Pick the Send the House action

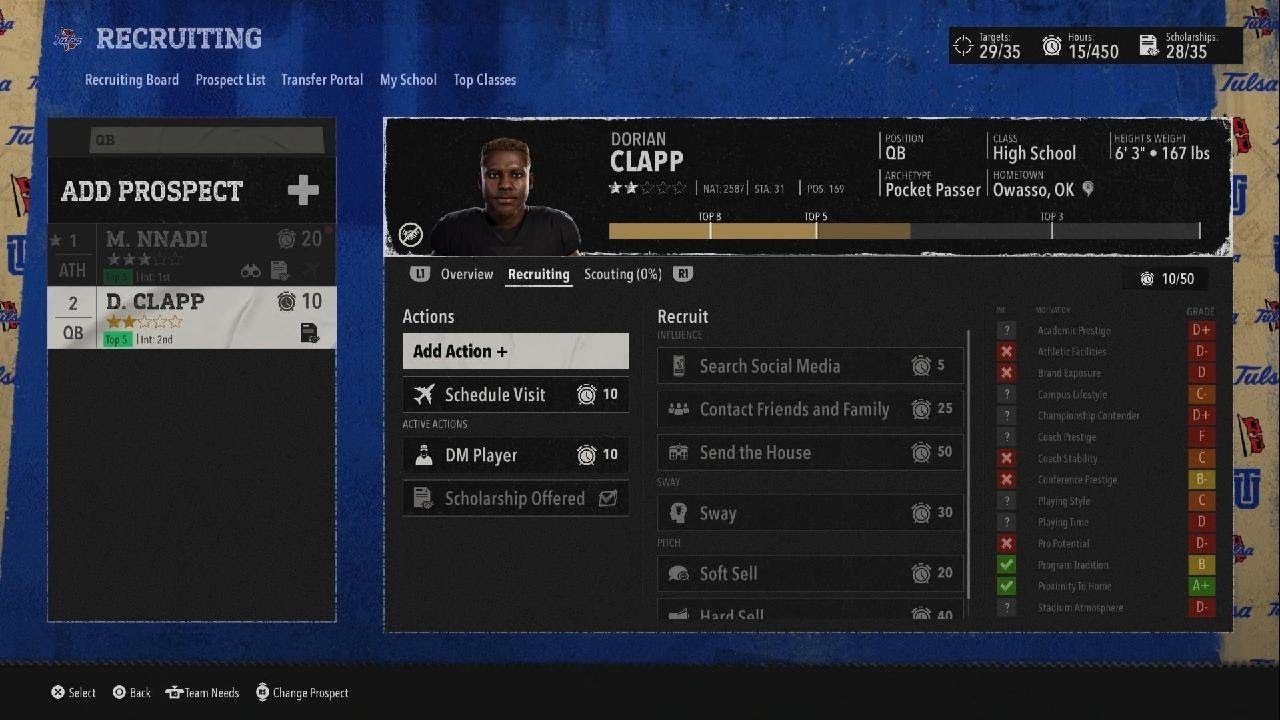[x=810, y=453]
